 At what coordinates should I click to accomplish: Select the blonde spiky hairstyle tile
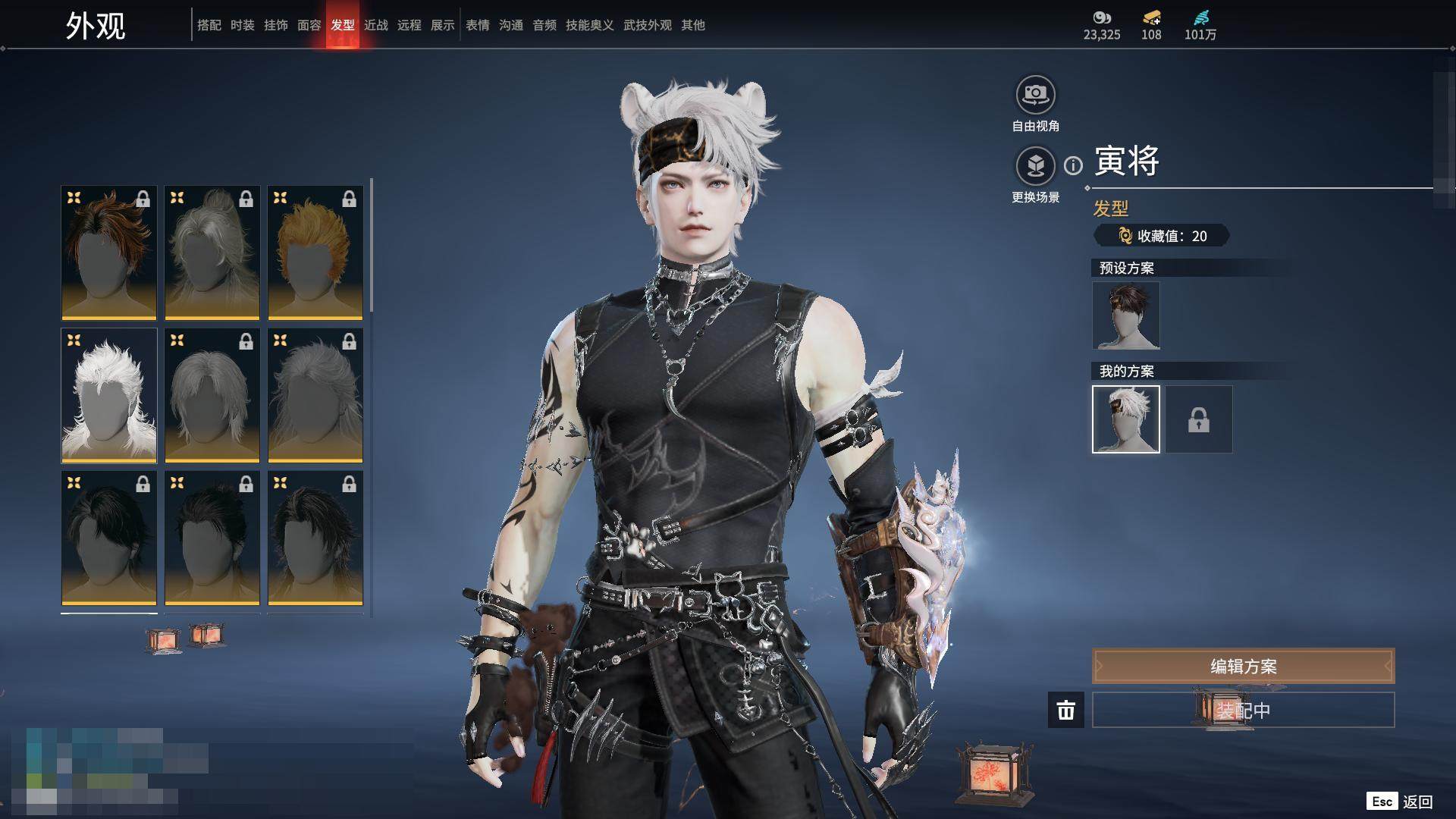(315, 253)
